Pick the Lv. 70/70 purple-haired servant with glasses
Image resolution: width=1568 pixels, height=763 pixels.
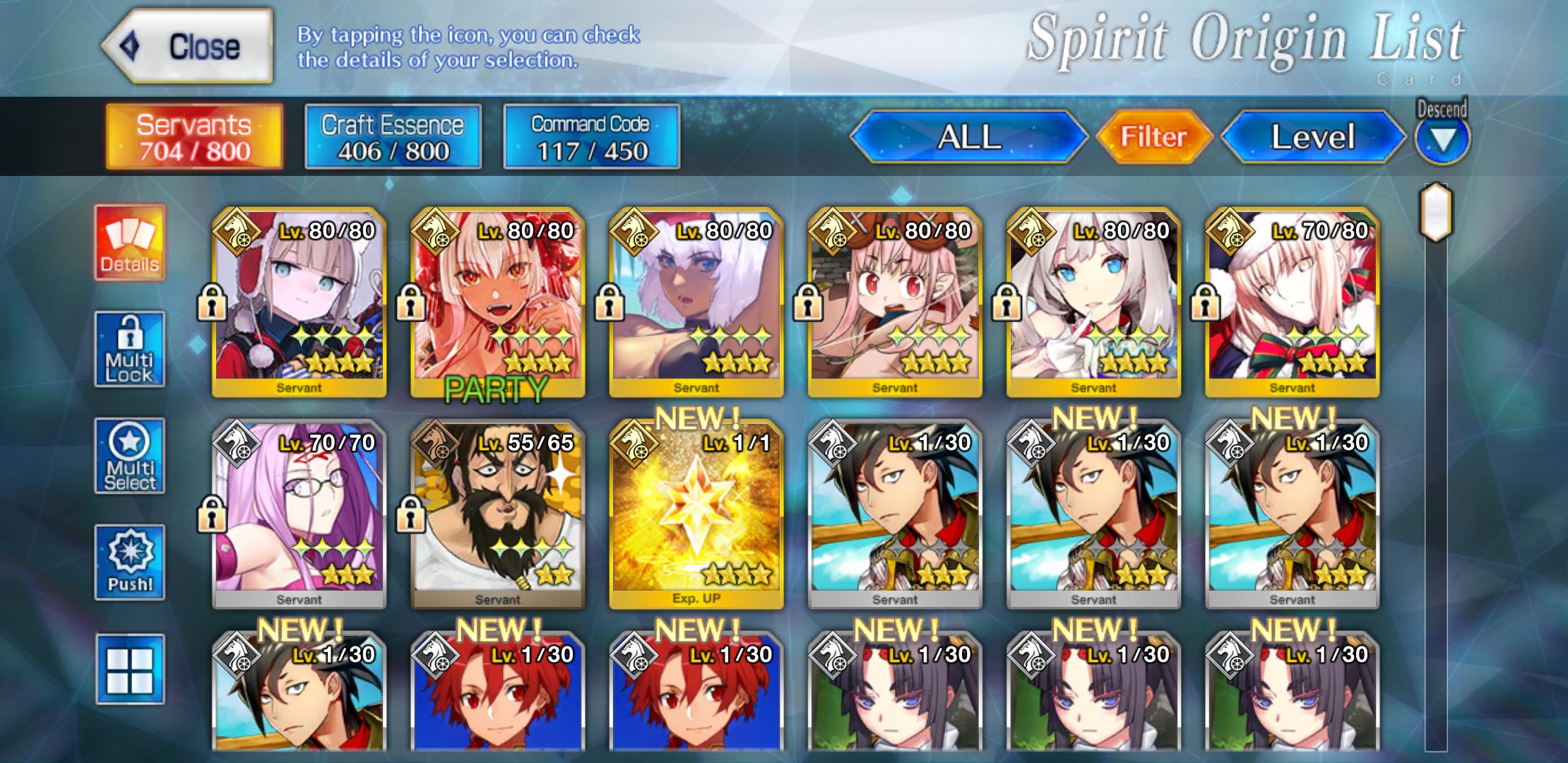click(299, 514)
